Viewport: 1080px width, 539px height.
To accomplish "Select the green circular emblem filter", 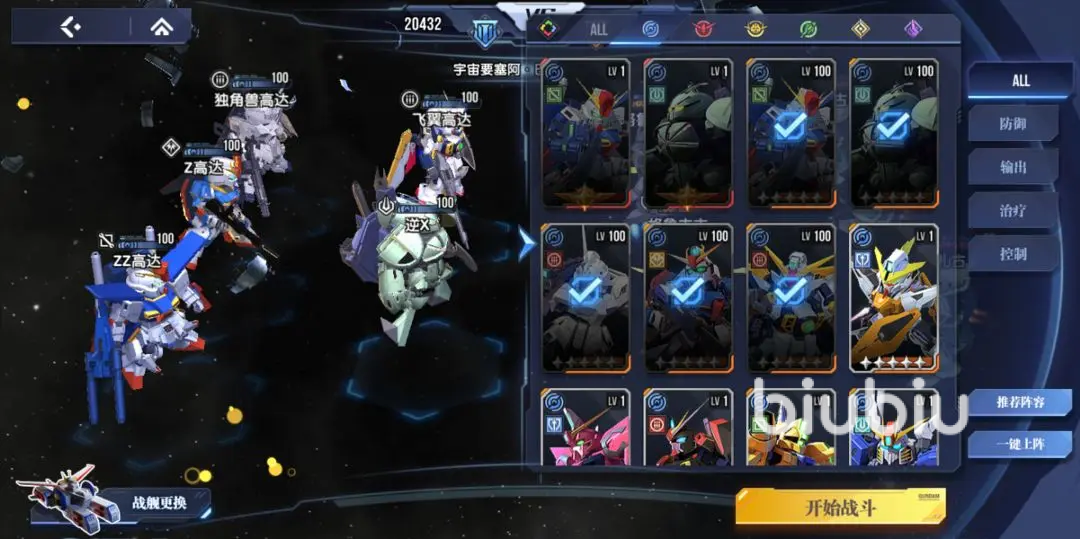I will (x=808, y=29).
